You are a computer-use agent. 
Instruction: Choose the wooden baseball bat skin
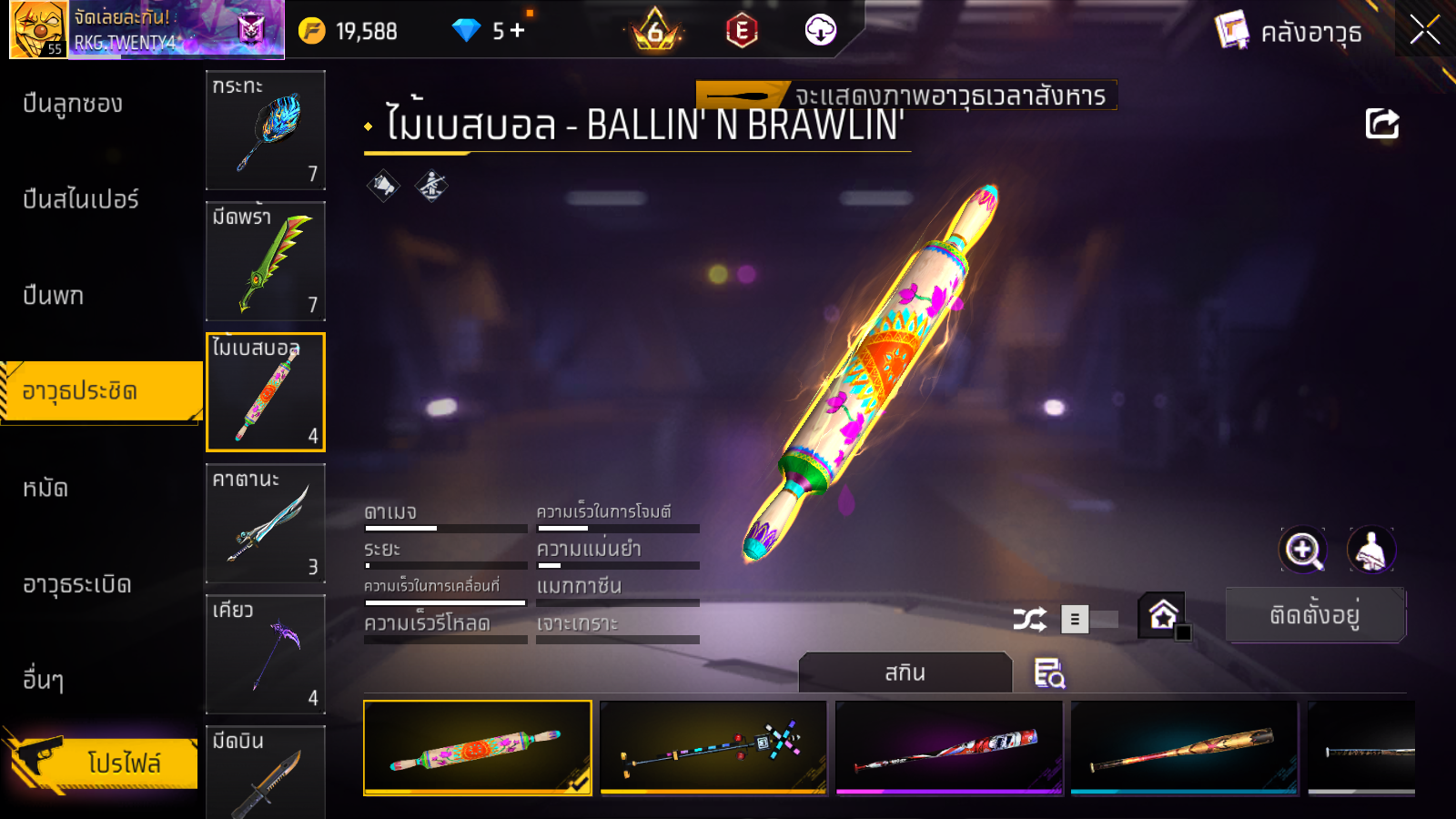click(x=1184, y=747)
